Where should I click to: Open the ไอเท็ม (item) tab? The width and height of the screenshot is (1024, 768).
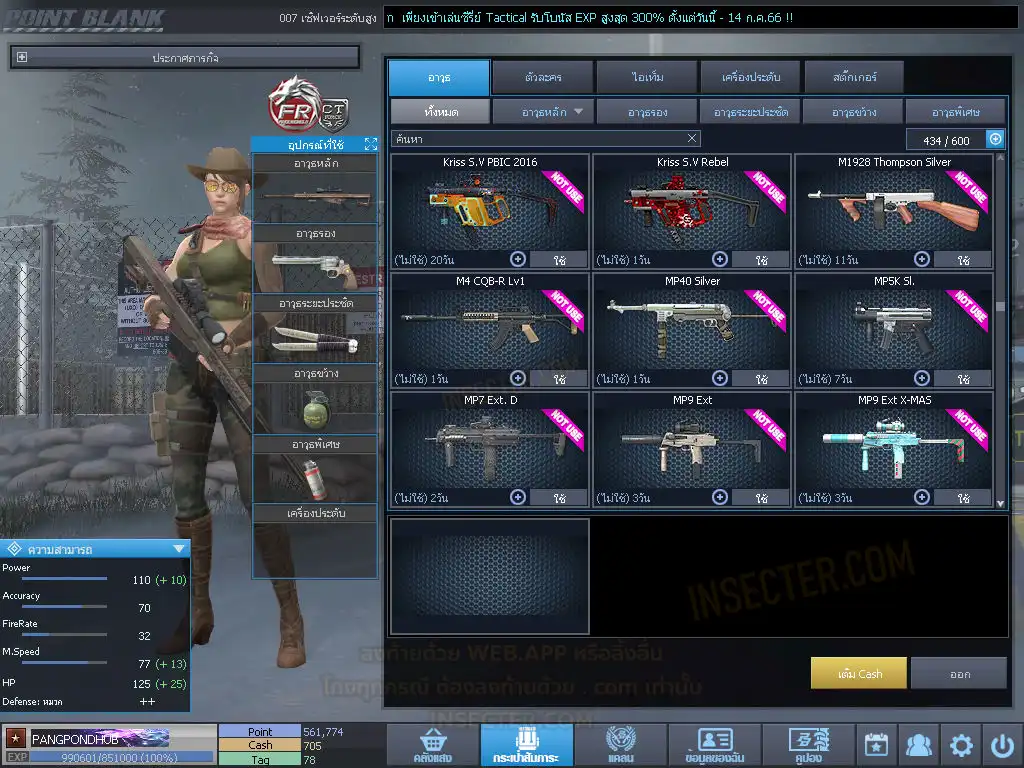(646, 77)
